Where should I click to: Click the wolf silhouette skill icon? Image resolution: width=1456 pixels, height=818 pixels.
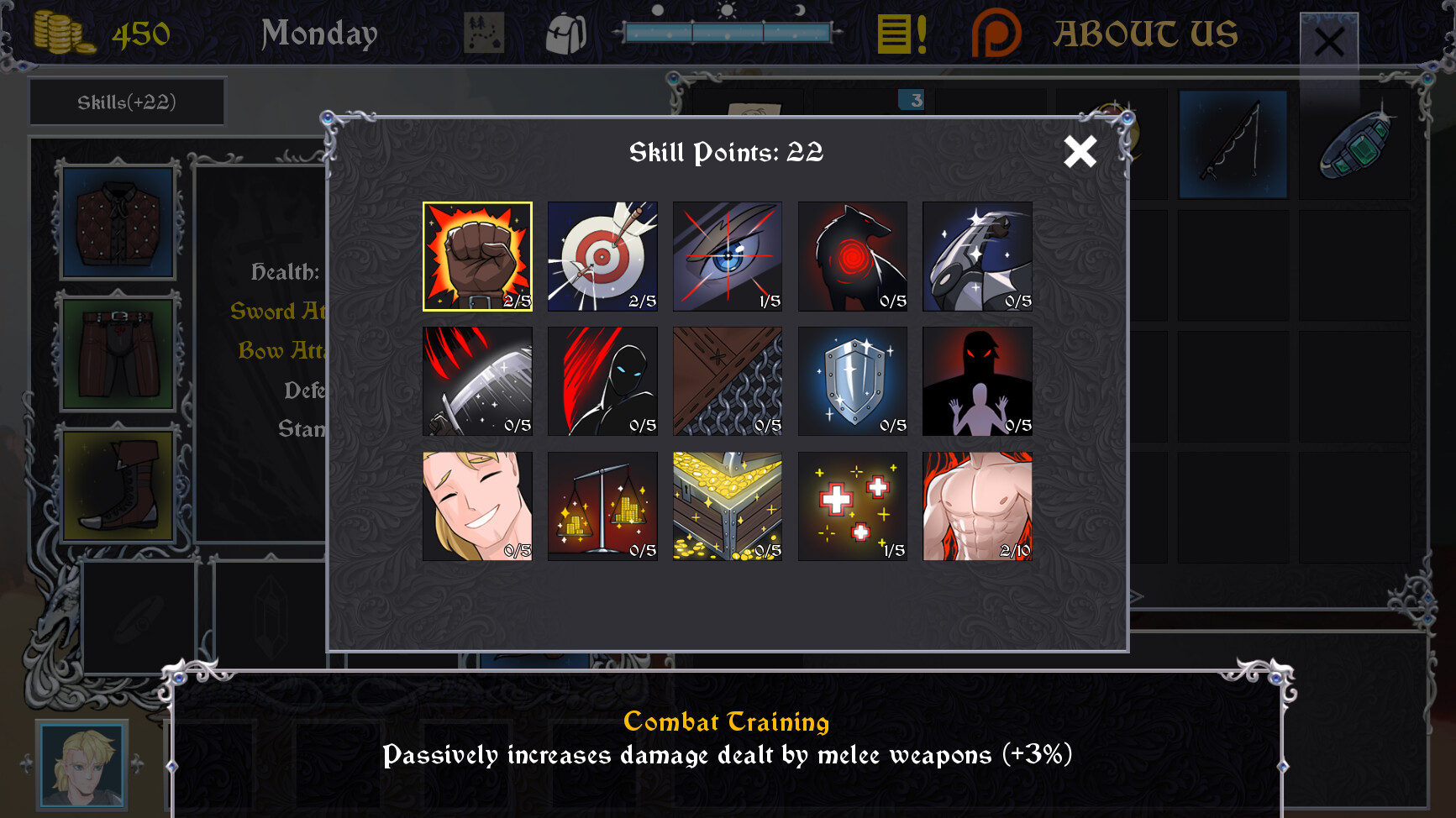[853, 256]
